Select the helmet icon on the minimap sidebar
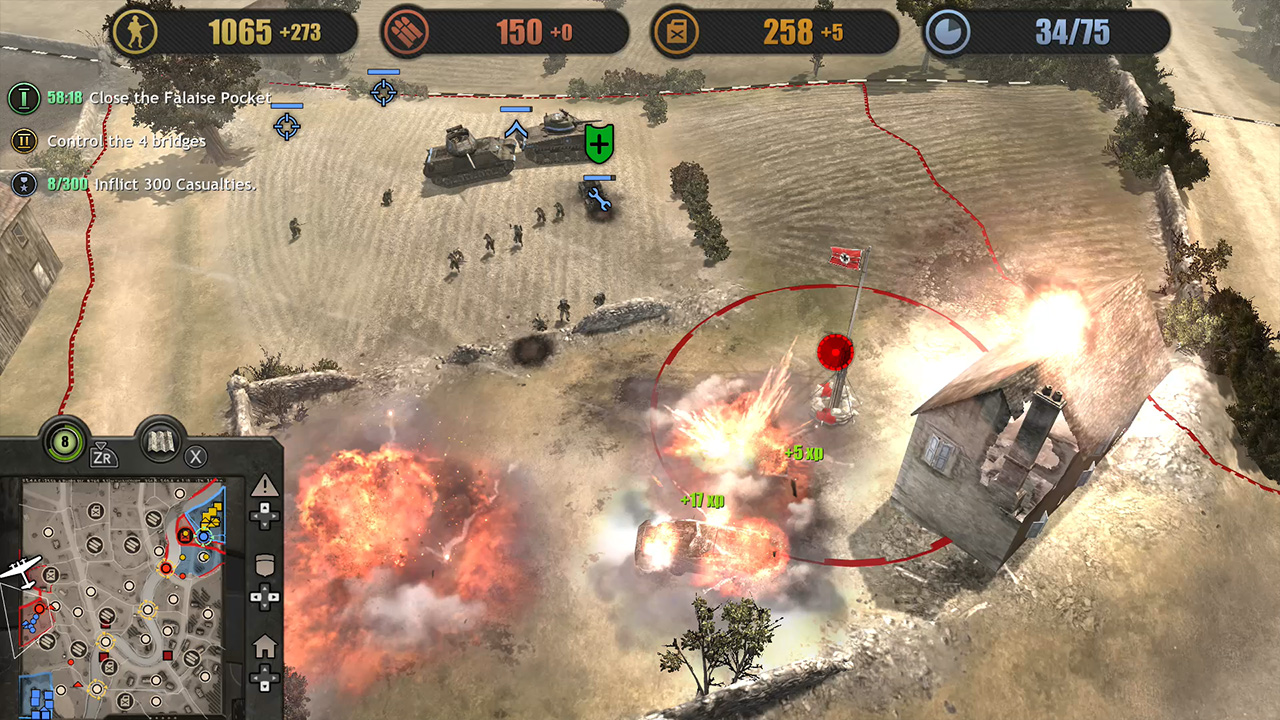 click(x=264, y=566)
